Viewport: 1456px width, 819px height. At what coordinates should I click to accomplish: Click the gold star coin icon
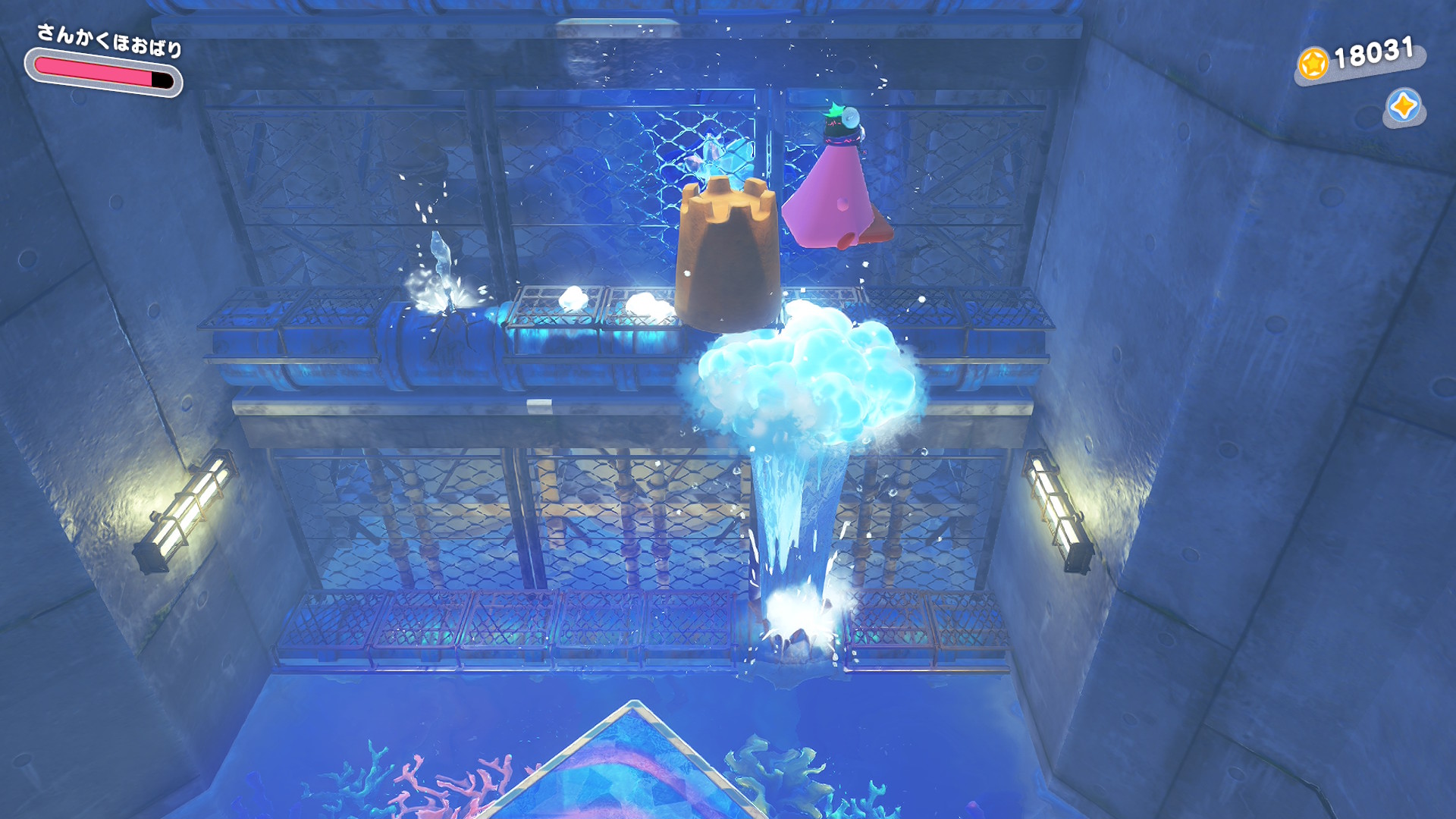coord(1313,64)
